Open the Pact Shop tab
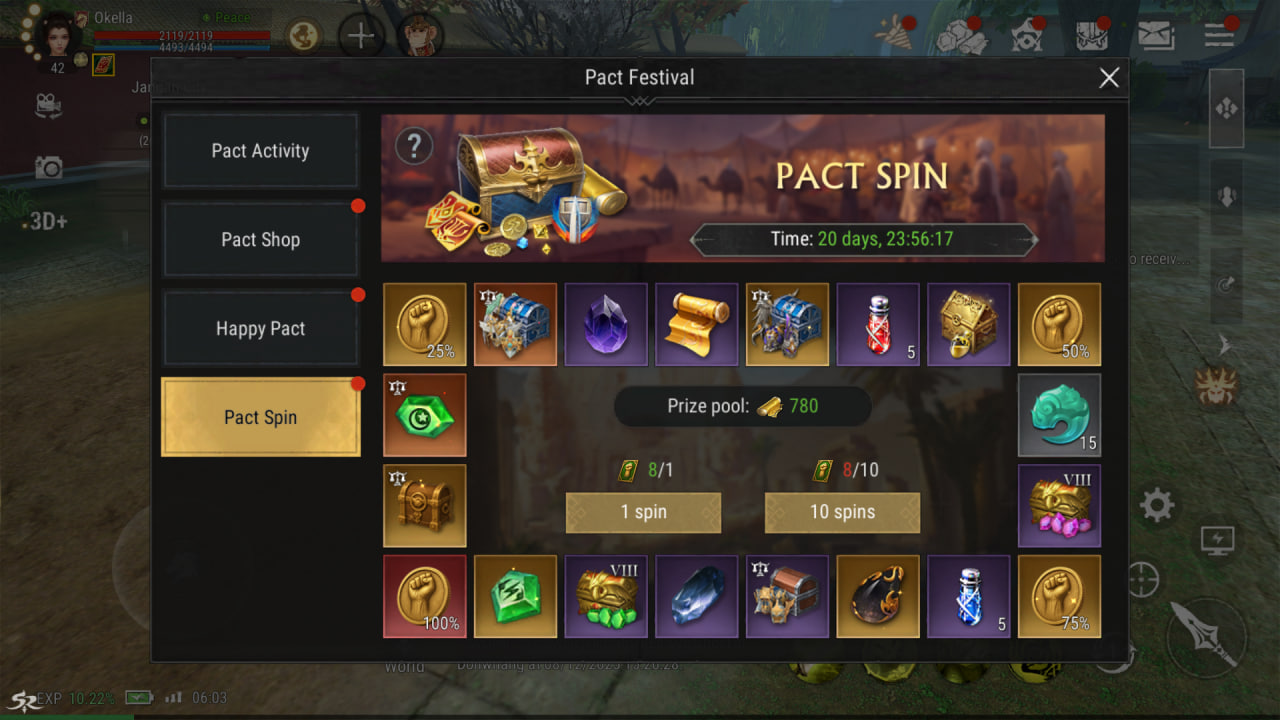Screen dimensions: 1280x720 260,240
